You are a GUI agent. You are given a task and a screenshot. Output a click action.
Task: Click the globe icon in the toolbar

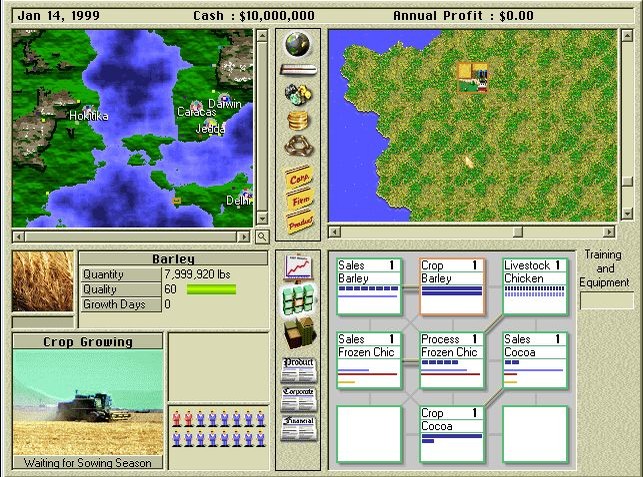click(297, 45)
